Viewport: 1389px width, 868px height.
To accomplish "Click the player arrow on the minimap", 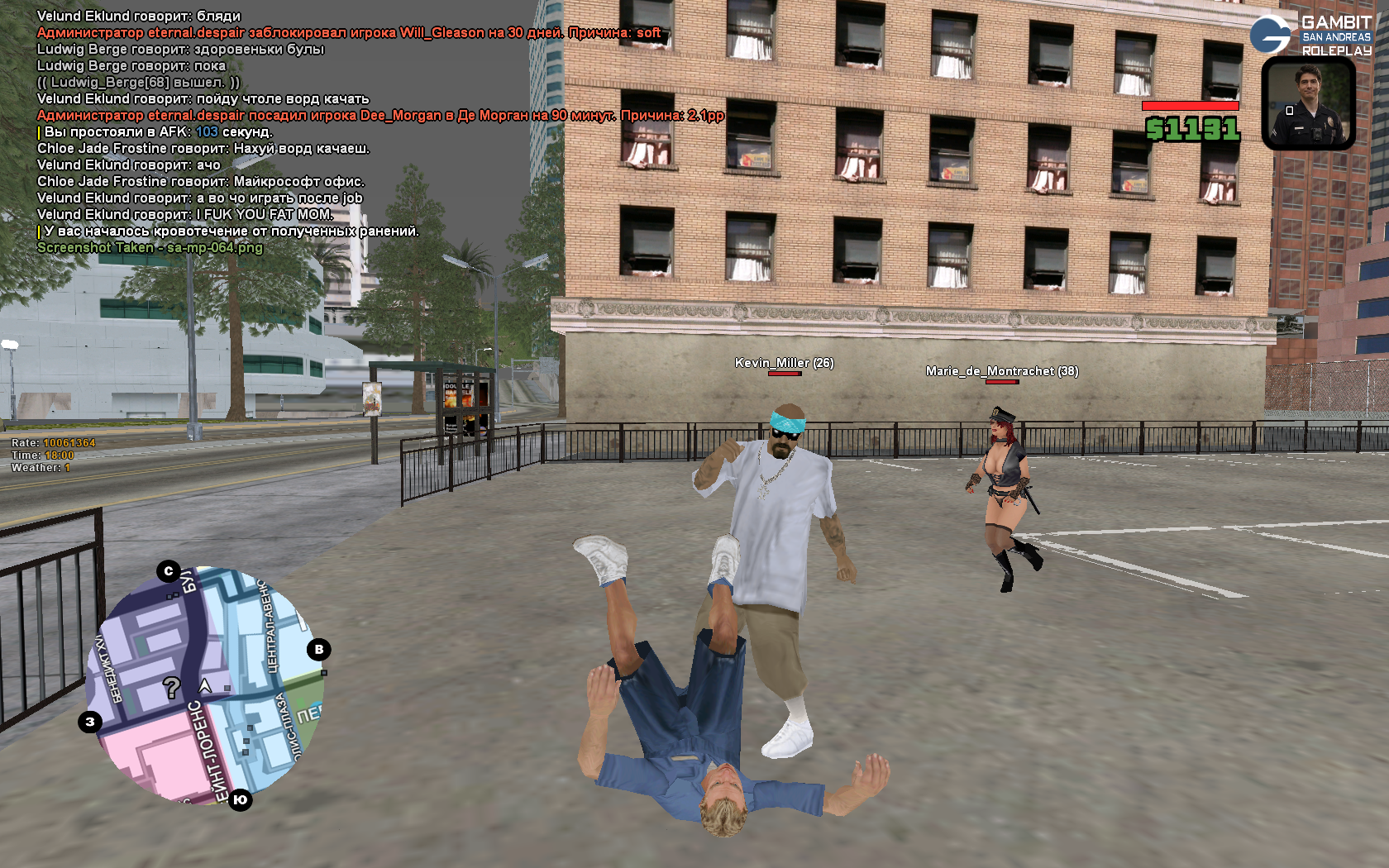I will point(205,685).
